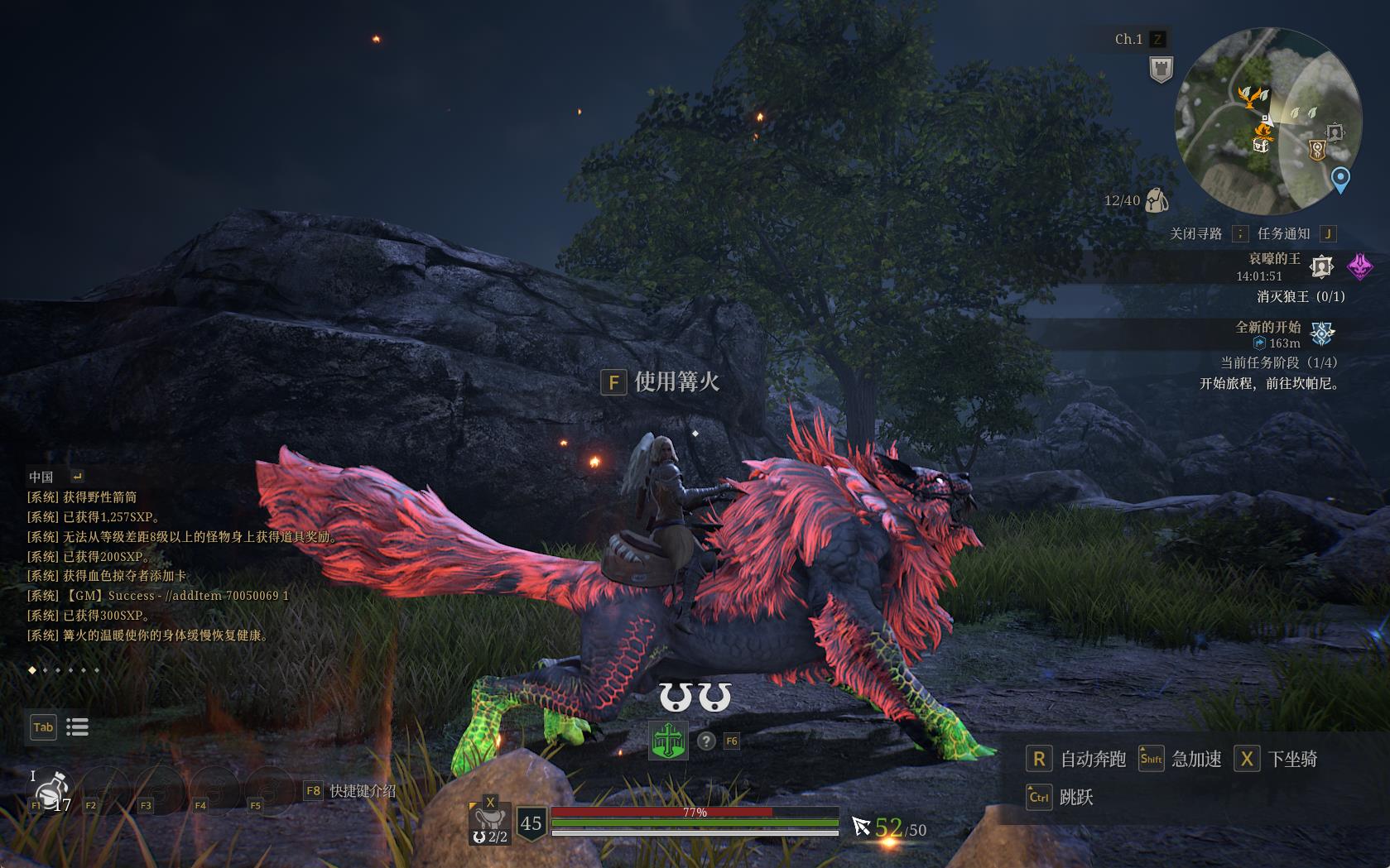Open the circular minimap
This screenshot has width=1390, height=868.
[x=1267, y=121]
